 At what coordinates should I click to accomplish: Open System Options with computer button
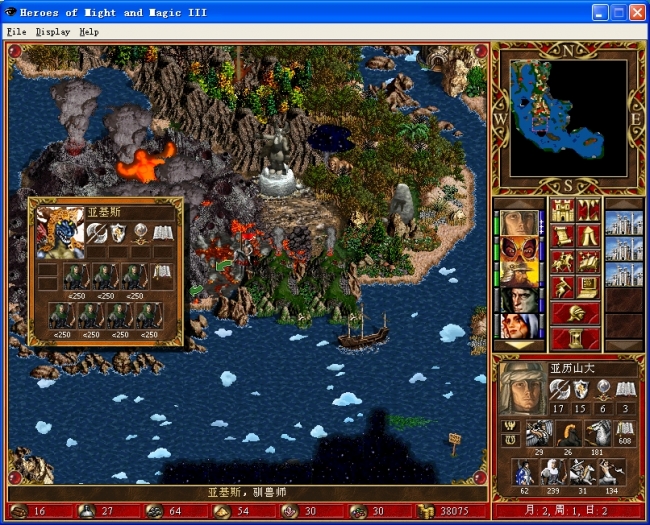pyautogui.click(x=588, y=288)
